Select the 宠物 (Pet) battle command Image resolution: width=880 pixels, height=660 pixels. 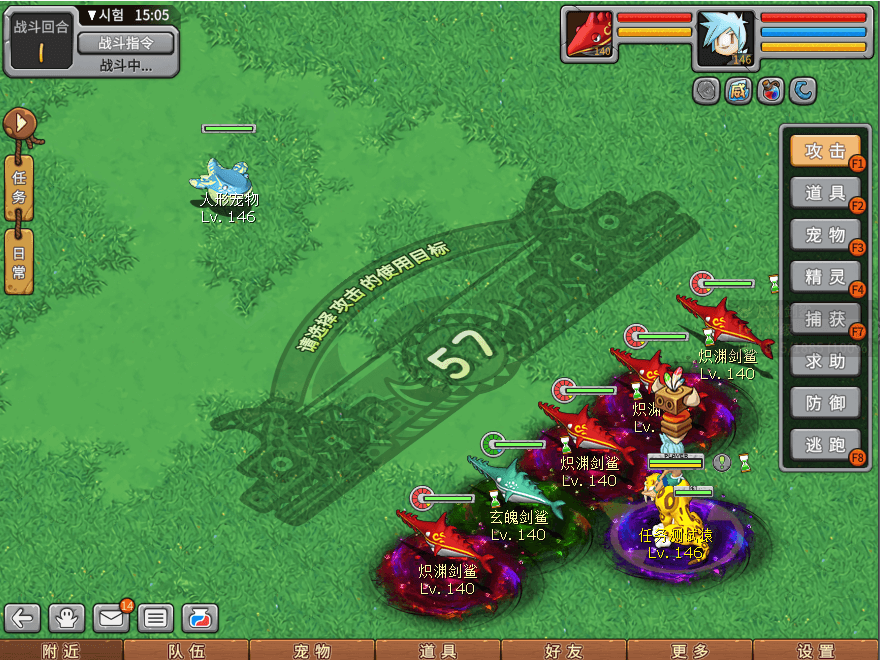[825, 235]
